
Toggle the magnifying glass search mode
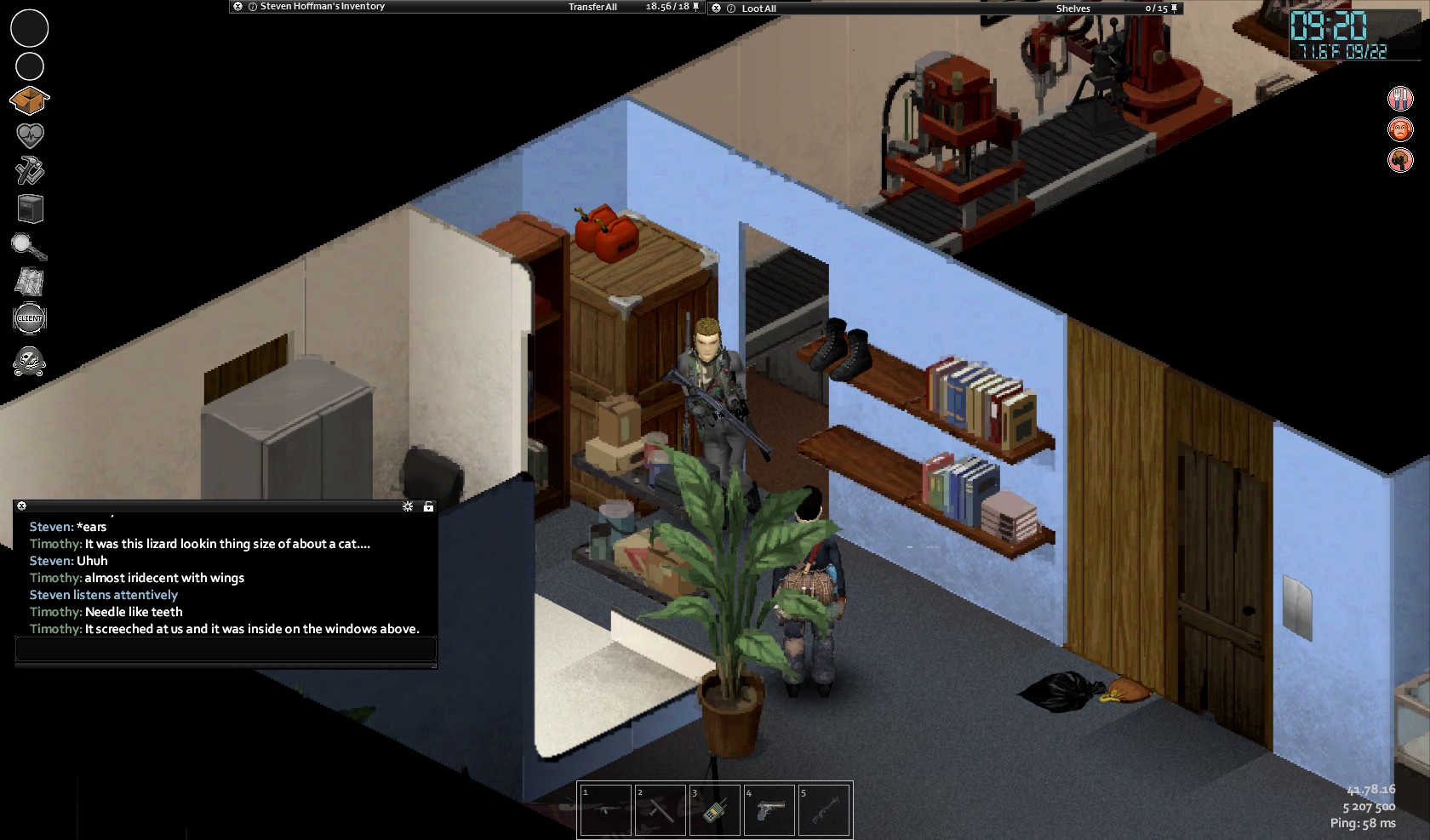click(x=28, y=247)
